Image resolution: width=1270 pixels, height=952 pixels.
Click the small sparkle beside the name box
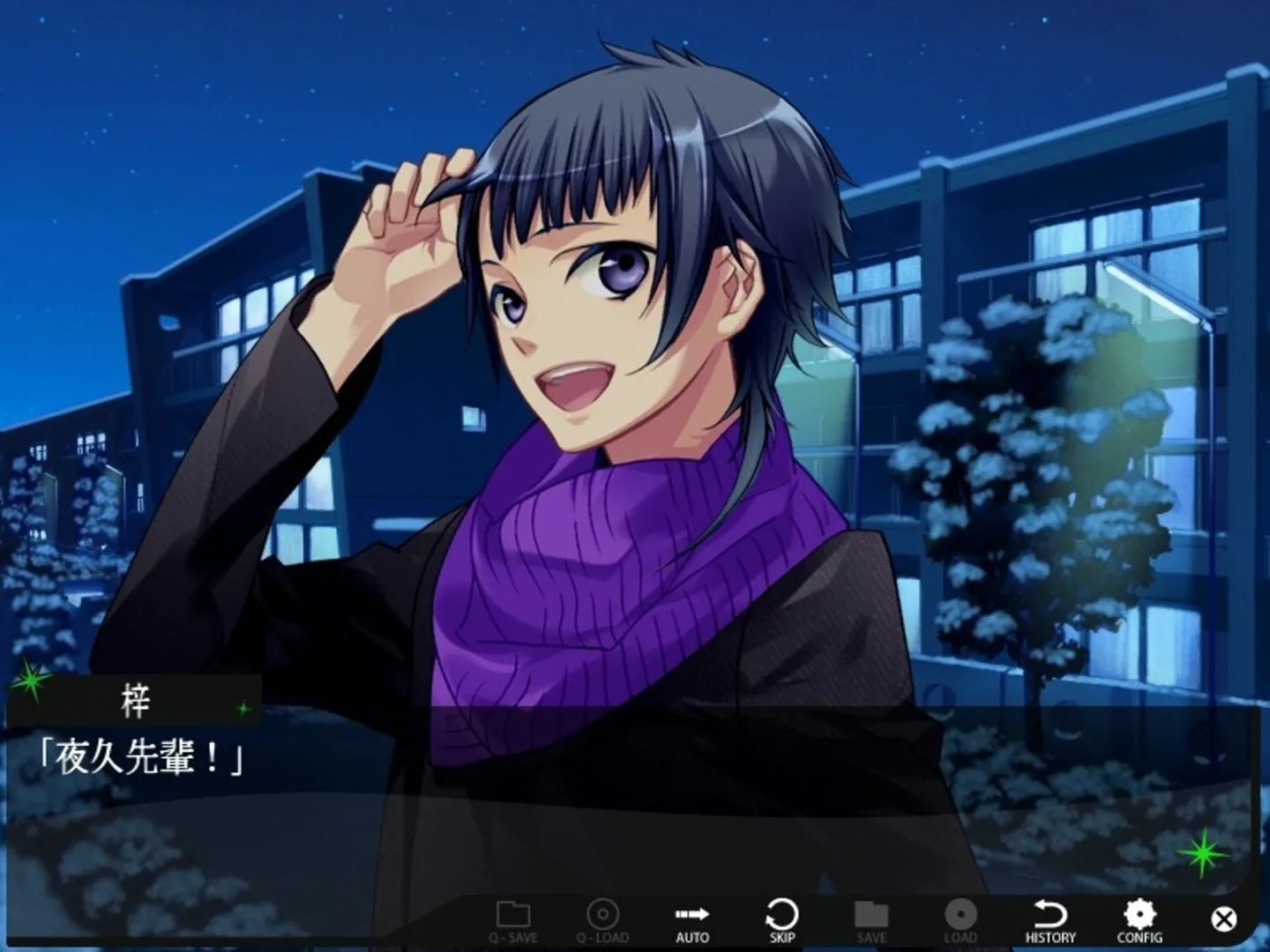[x=243, y=708]
